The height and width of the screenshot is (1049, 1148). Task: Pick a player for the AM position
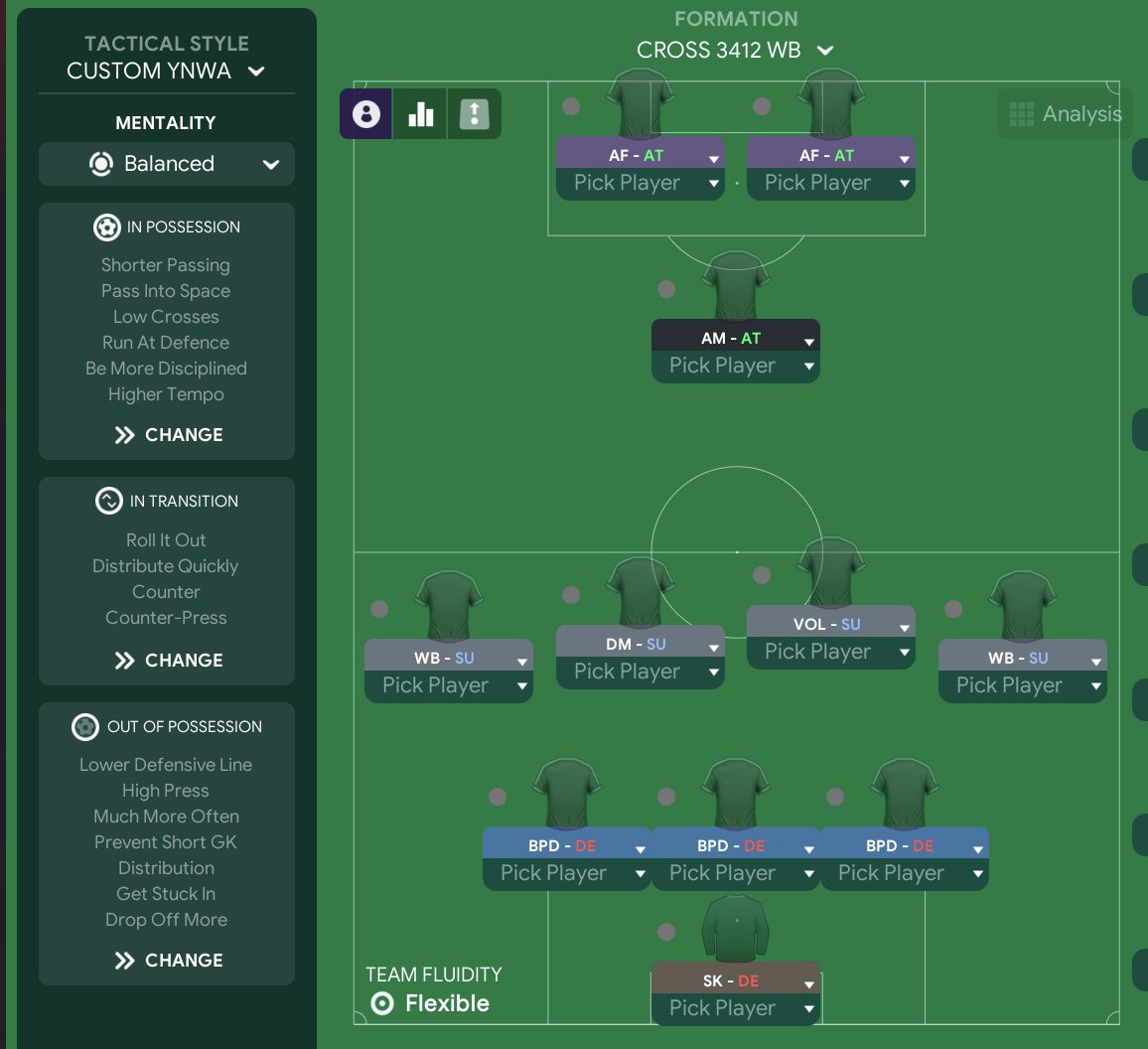click(735, 366)
